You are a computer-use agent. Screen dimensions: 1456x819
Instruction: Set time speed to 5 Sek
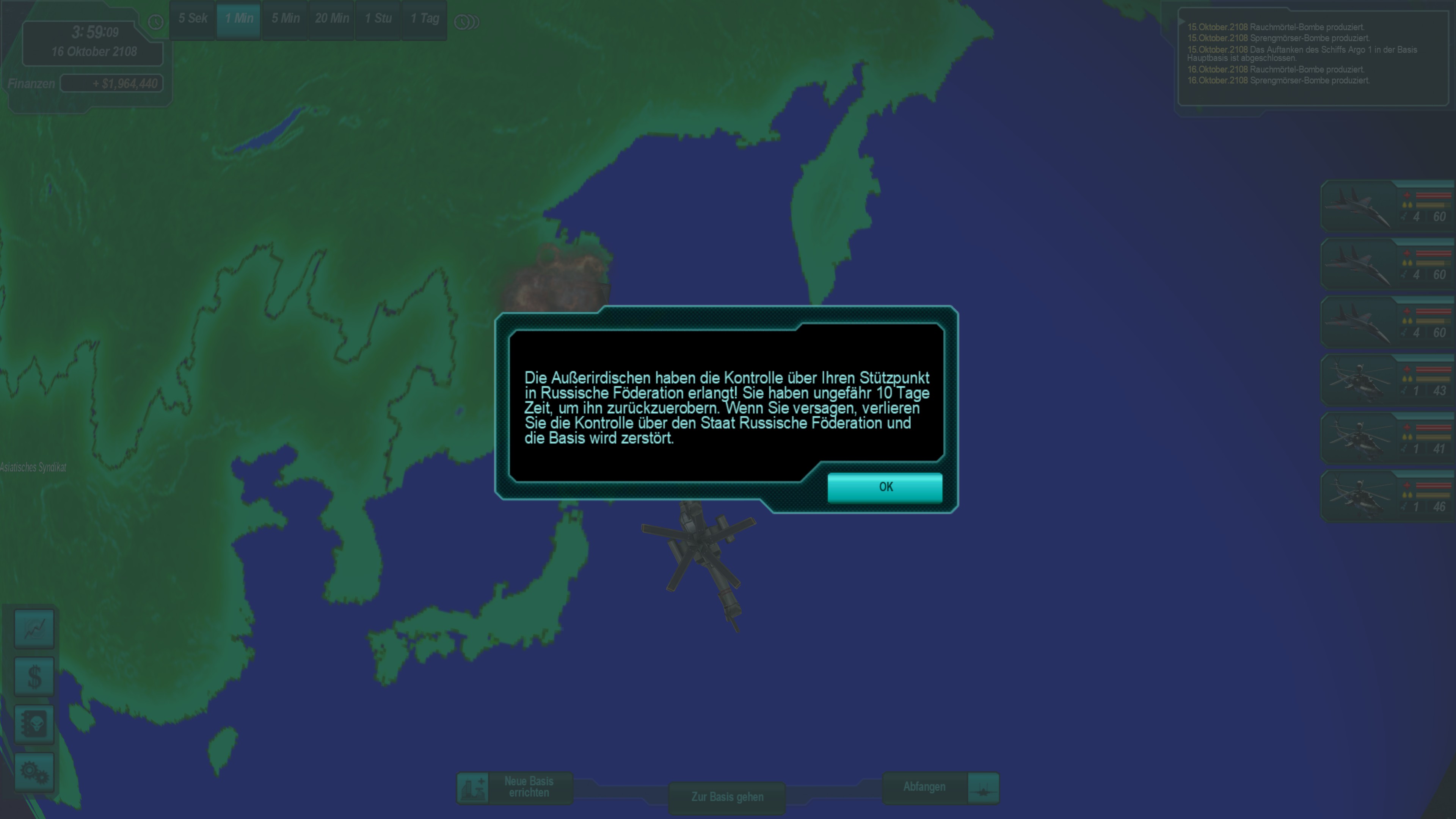pos(193,19)
